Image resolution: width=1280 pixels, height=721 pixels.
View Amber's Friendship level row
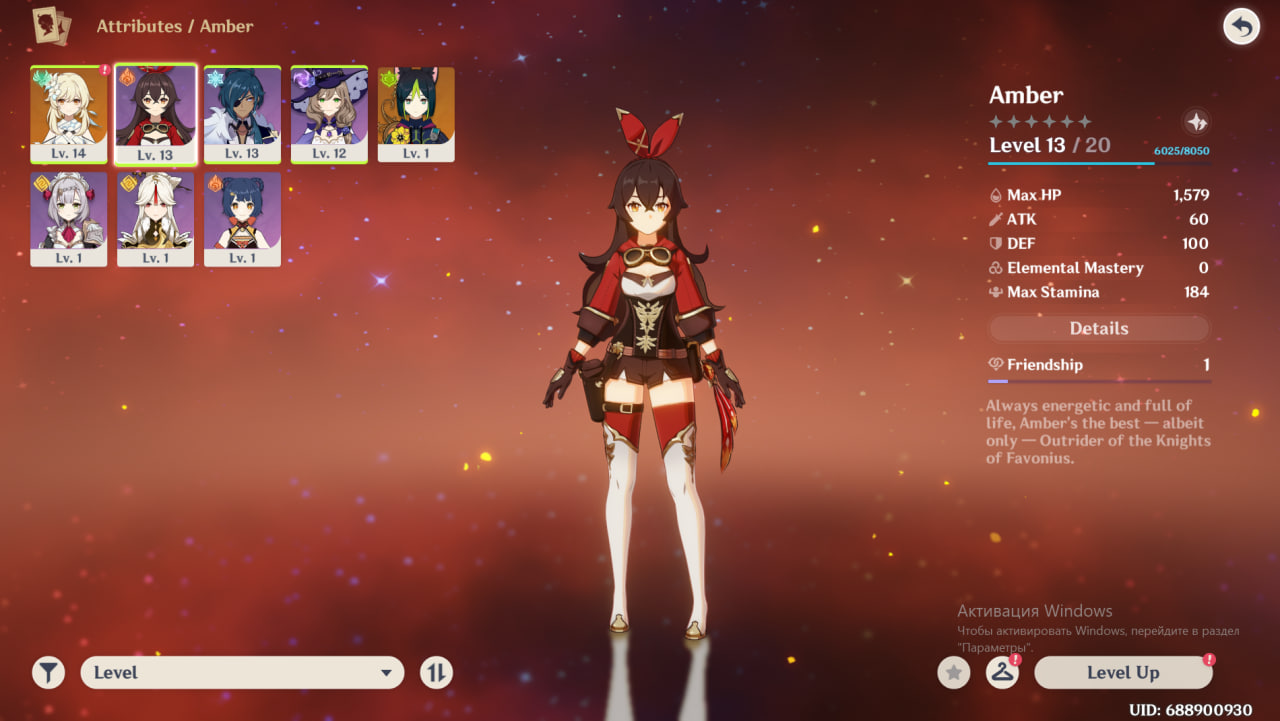pos(1099,365)
